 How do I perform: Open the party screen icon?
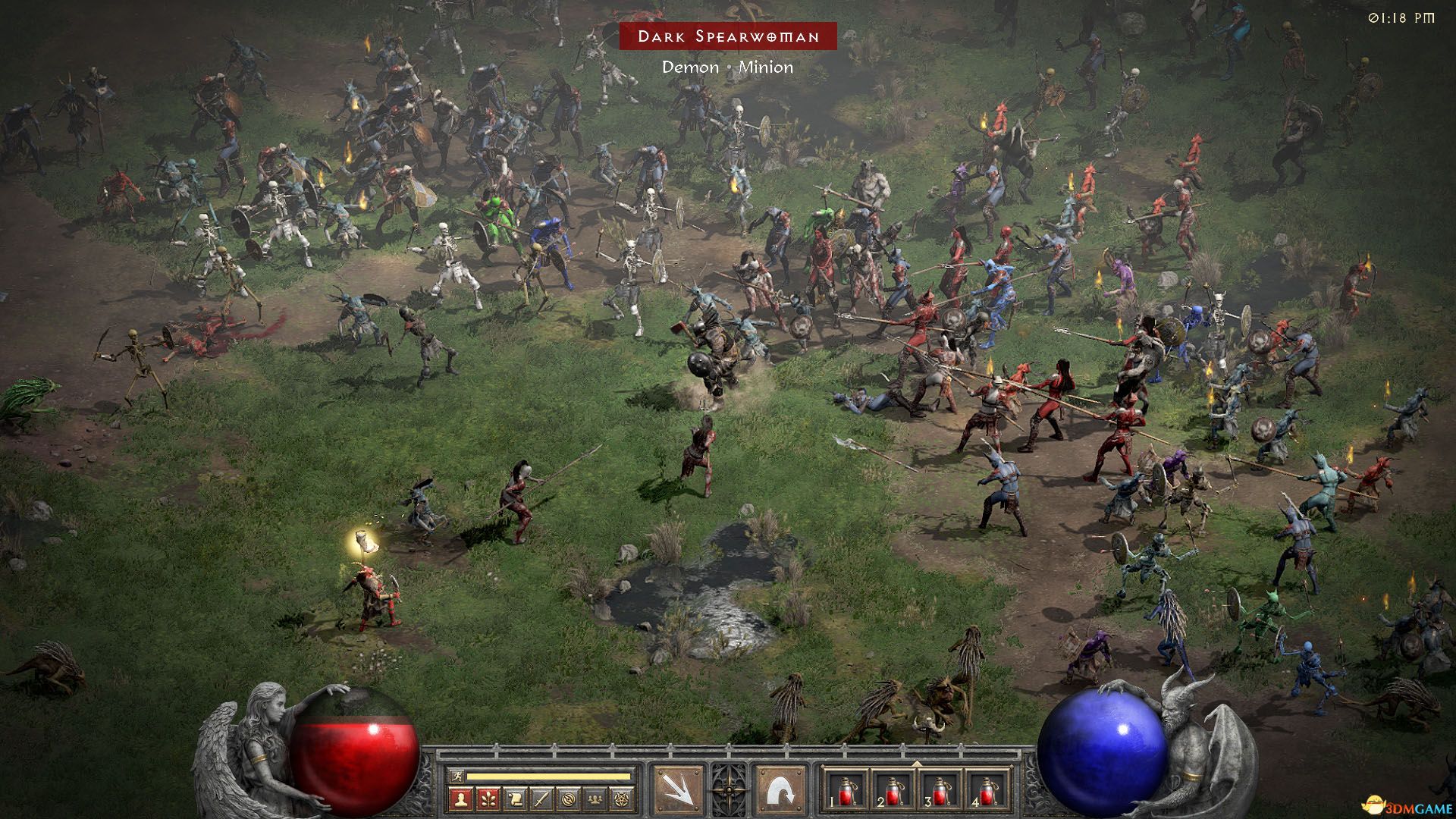coord(596,798)
